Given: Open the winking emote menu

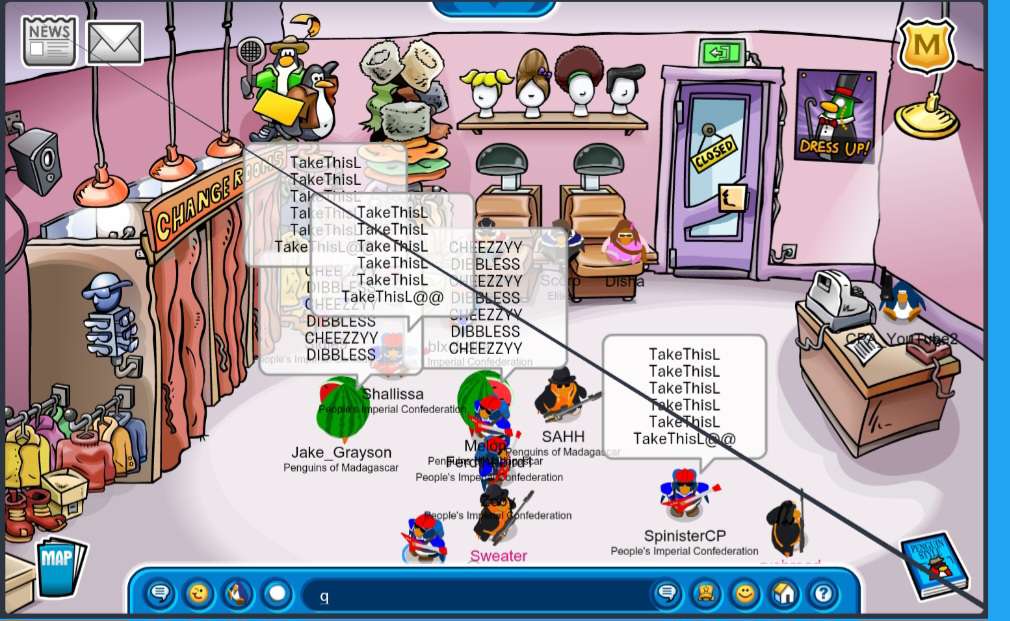Looking at the screenshot, I should coord(199,594).
